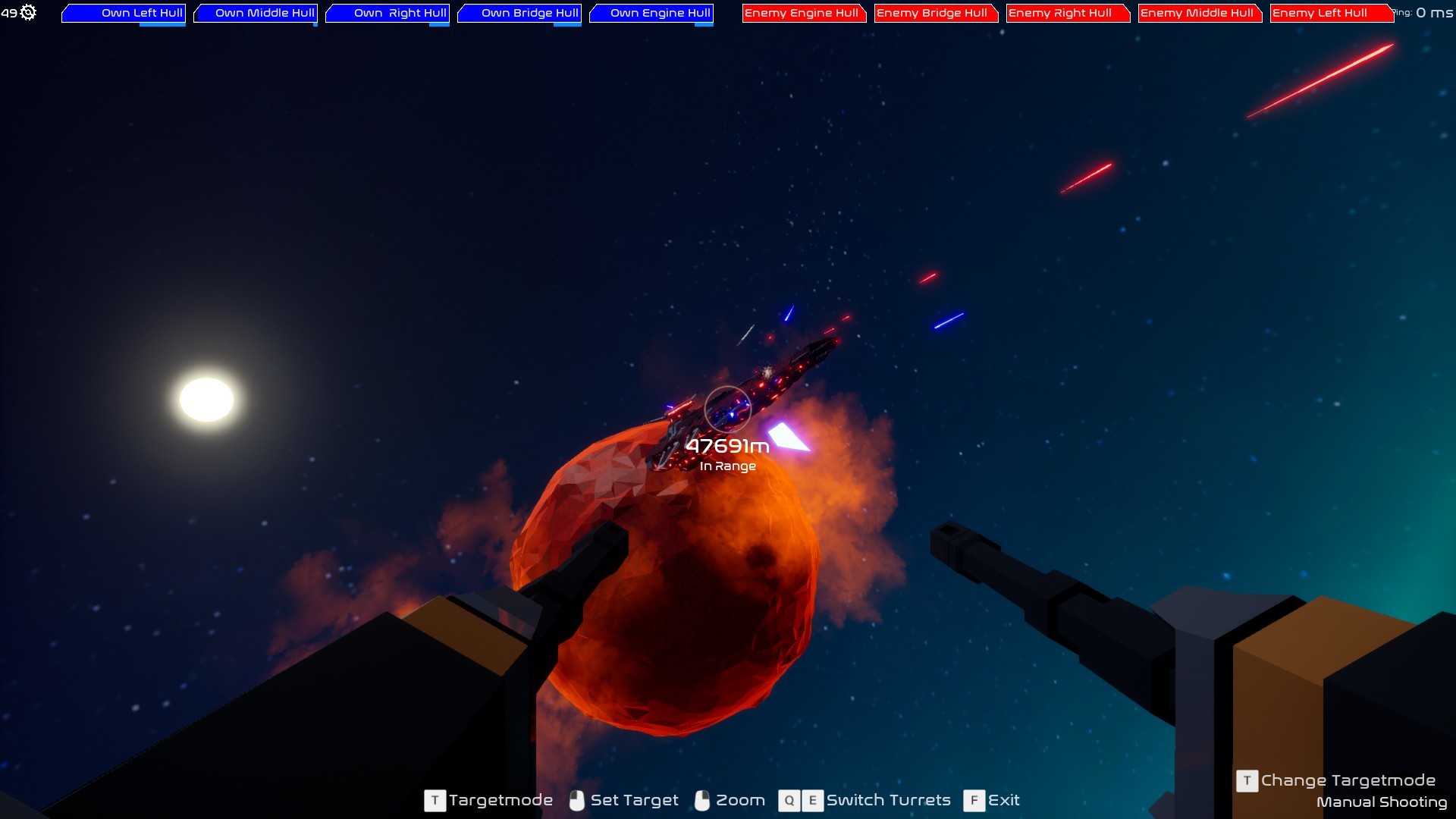Click the left mouse Set Target icon
This screenshot has width=1456, height=819.
pos(577,801)
